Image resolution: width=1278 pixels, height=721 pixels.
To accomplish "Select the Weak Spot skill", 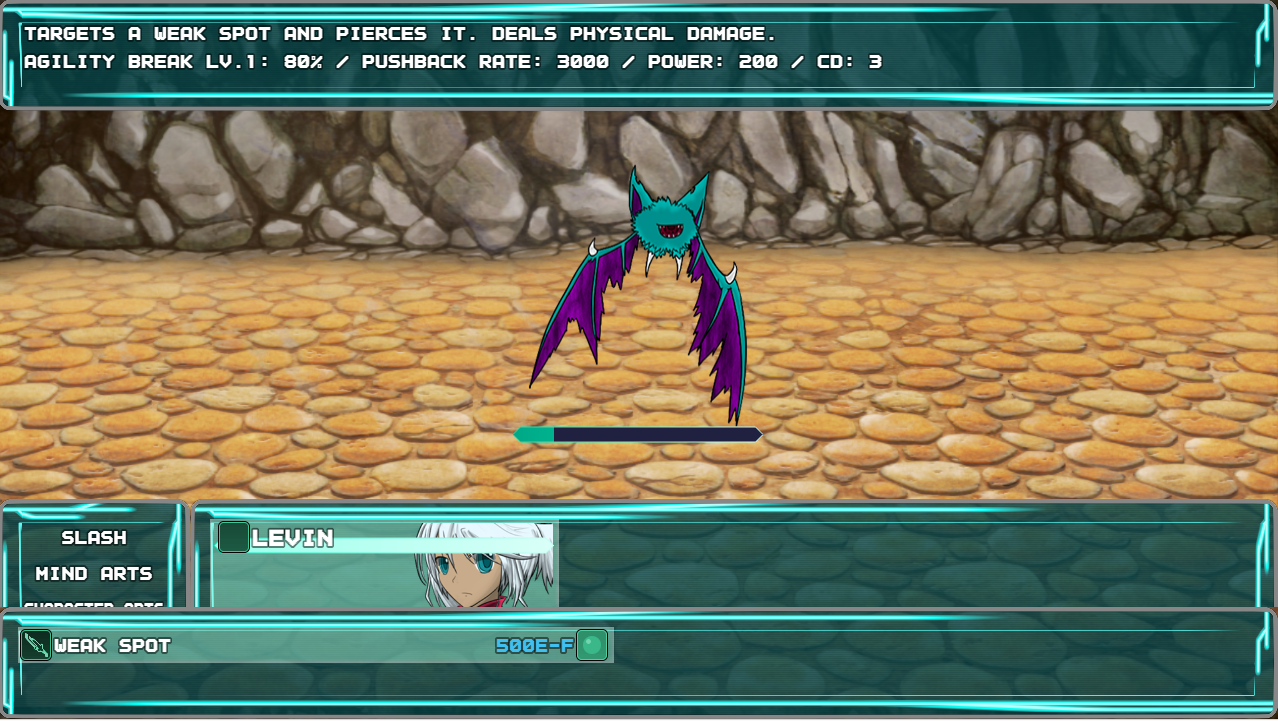I will 315,645.
